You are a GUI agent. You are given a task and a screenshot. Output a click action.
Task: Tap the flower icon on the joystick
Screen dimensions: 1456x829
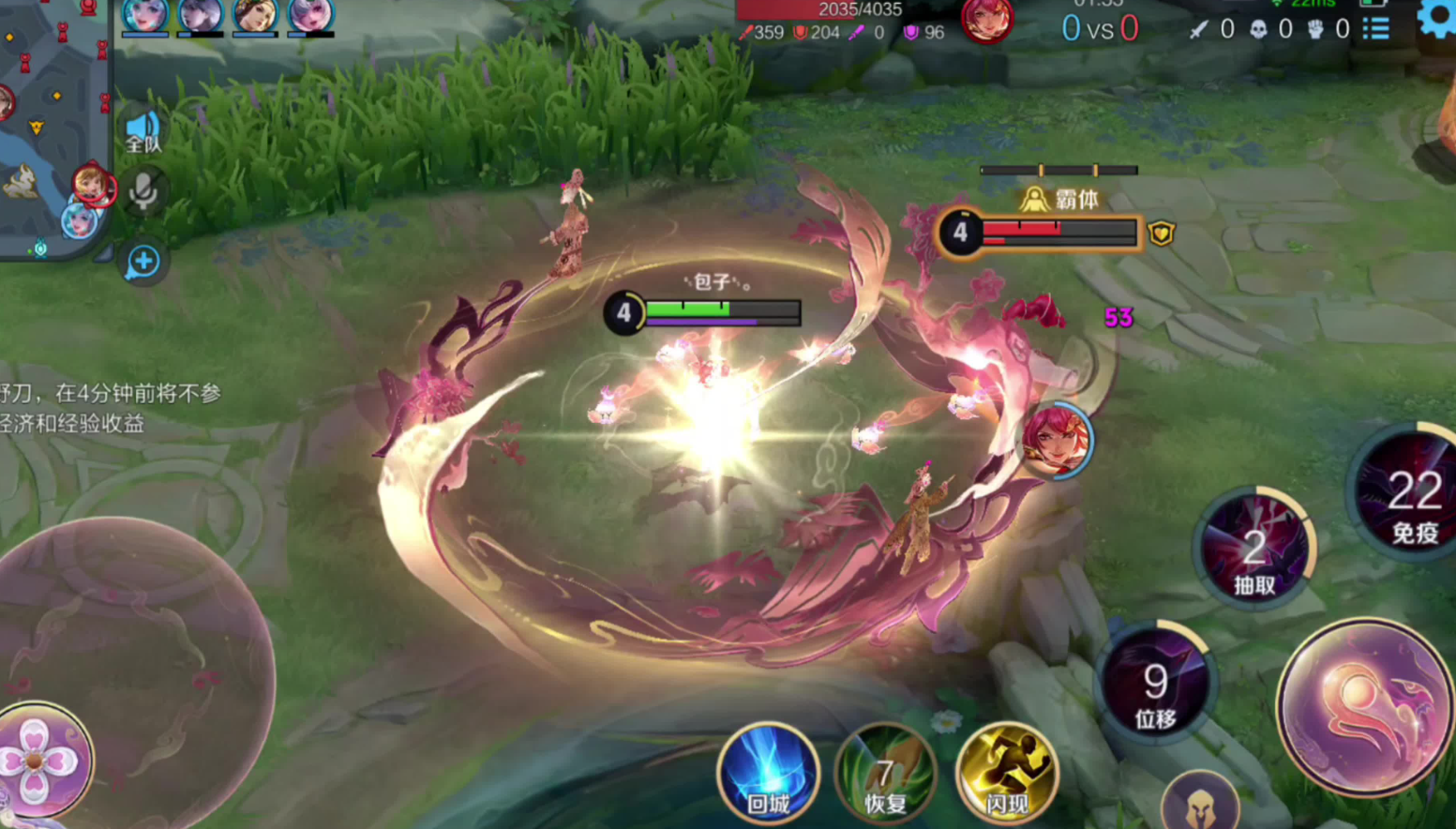38,761
